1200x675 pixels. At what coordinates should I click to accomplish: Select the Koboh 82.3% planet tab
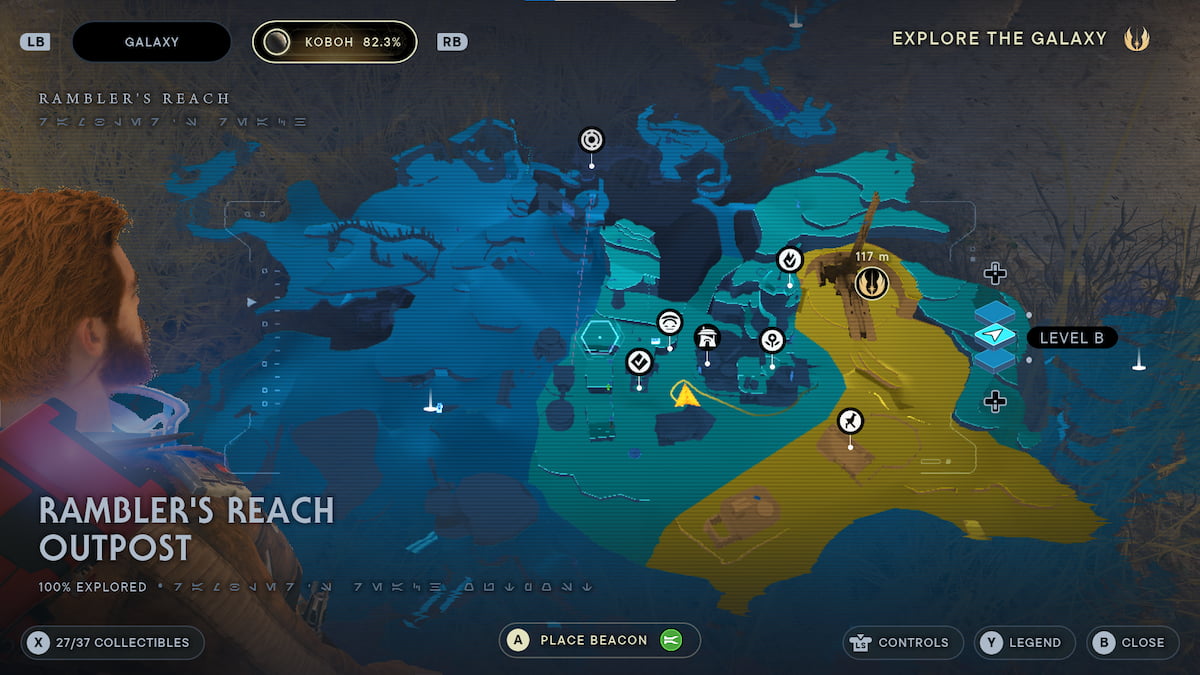click(x=334, y=42)
